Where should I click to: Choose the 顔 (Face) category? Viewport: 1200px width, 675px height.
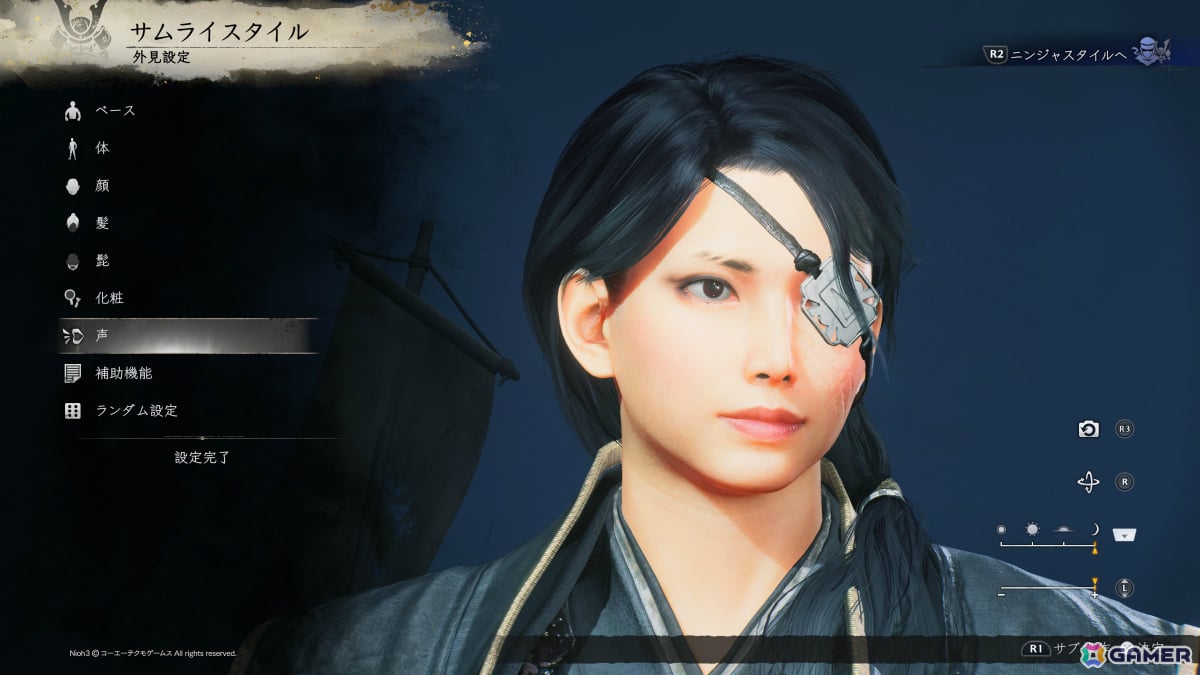103,185
